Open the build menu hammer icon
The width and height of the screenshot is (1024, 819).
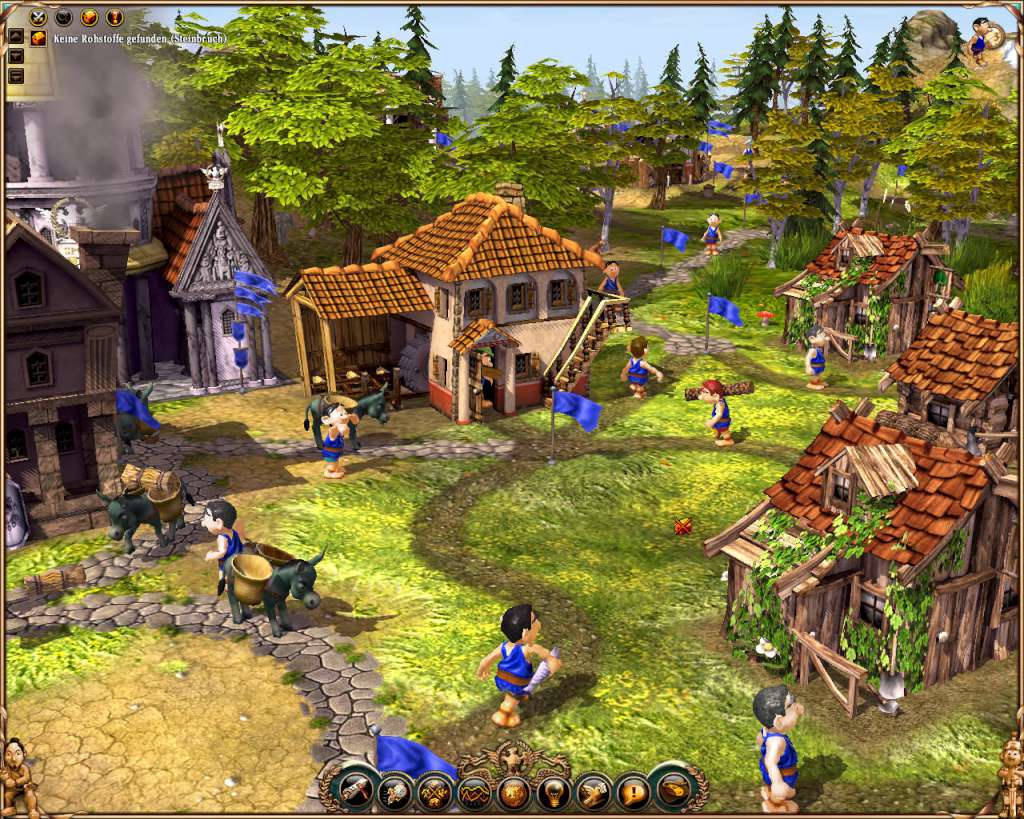357,791
